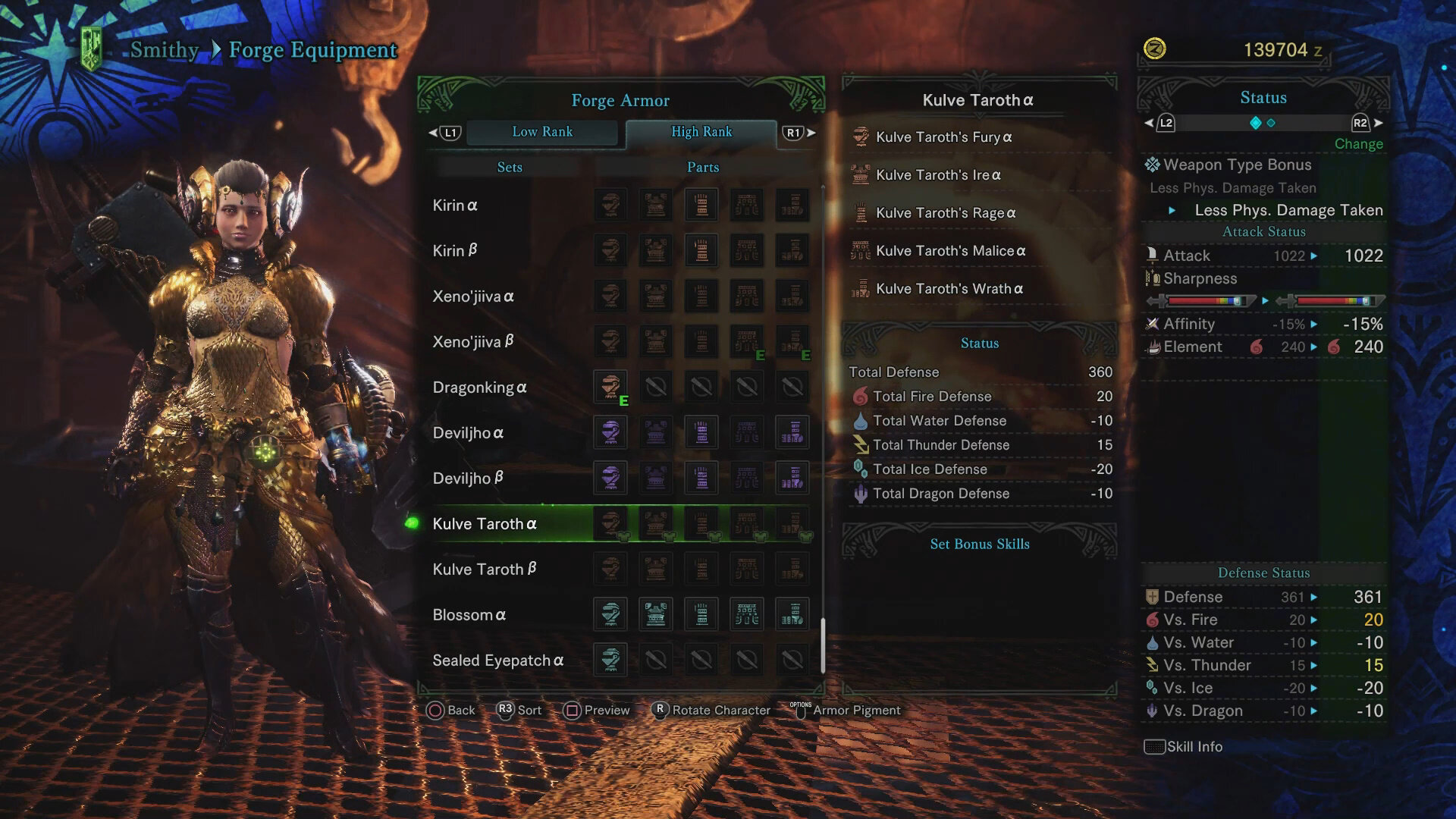Switch to the Low Rank tab

point(543,132)
